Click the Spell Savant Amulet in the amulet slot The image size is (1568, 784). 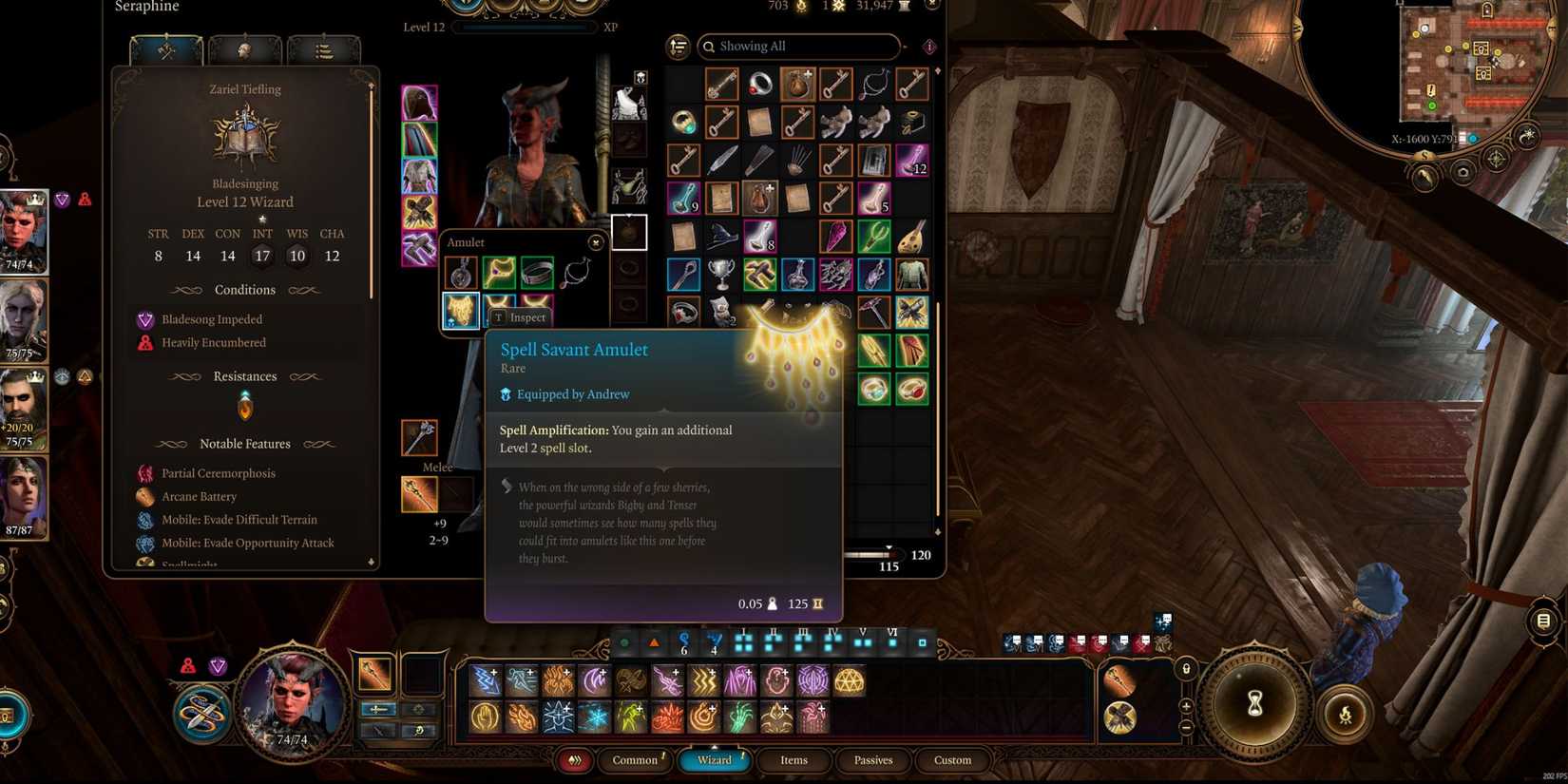(460, 311)
